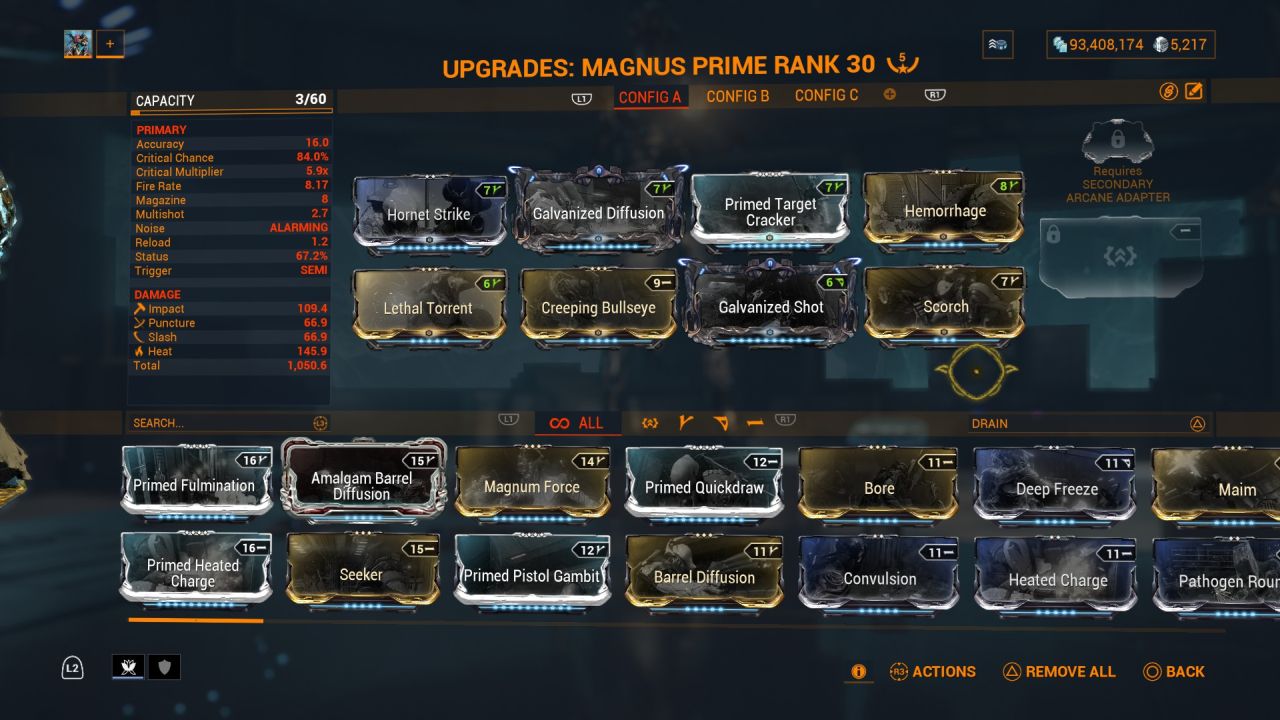Select the Madurai polarity filter icon
The image size is (1280, 720).
687,423
